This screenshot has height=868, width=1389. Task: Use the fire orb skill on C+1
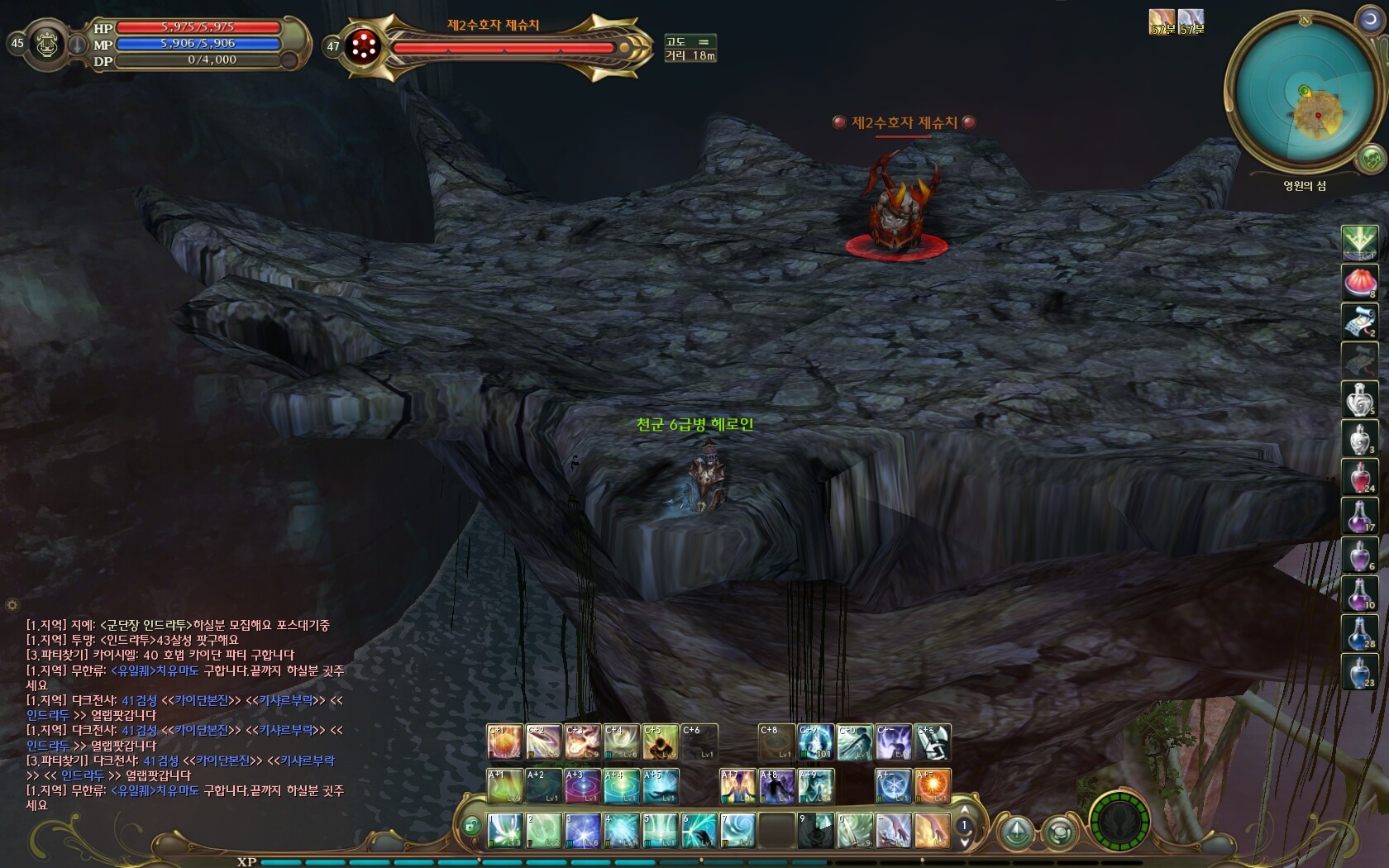pyautogui.click(x=504, y=742)
